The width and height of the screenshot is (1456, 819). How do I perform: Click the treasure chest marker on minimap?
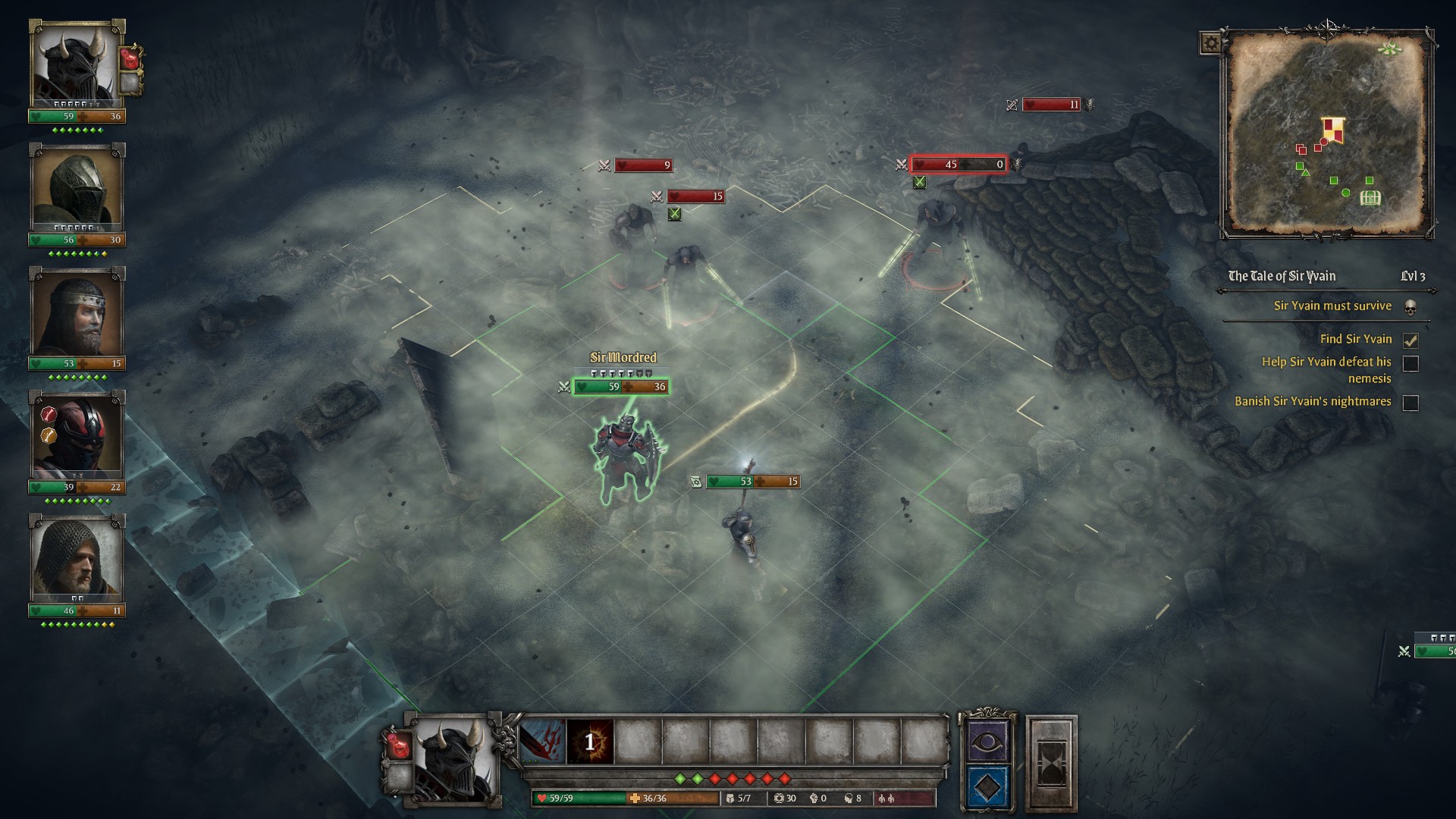(x=1370, y=199)
